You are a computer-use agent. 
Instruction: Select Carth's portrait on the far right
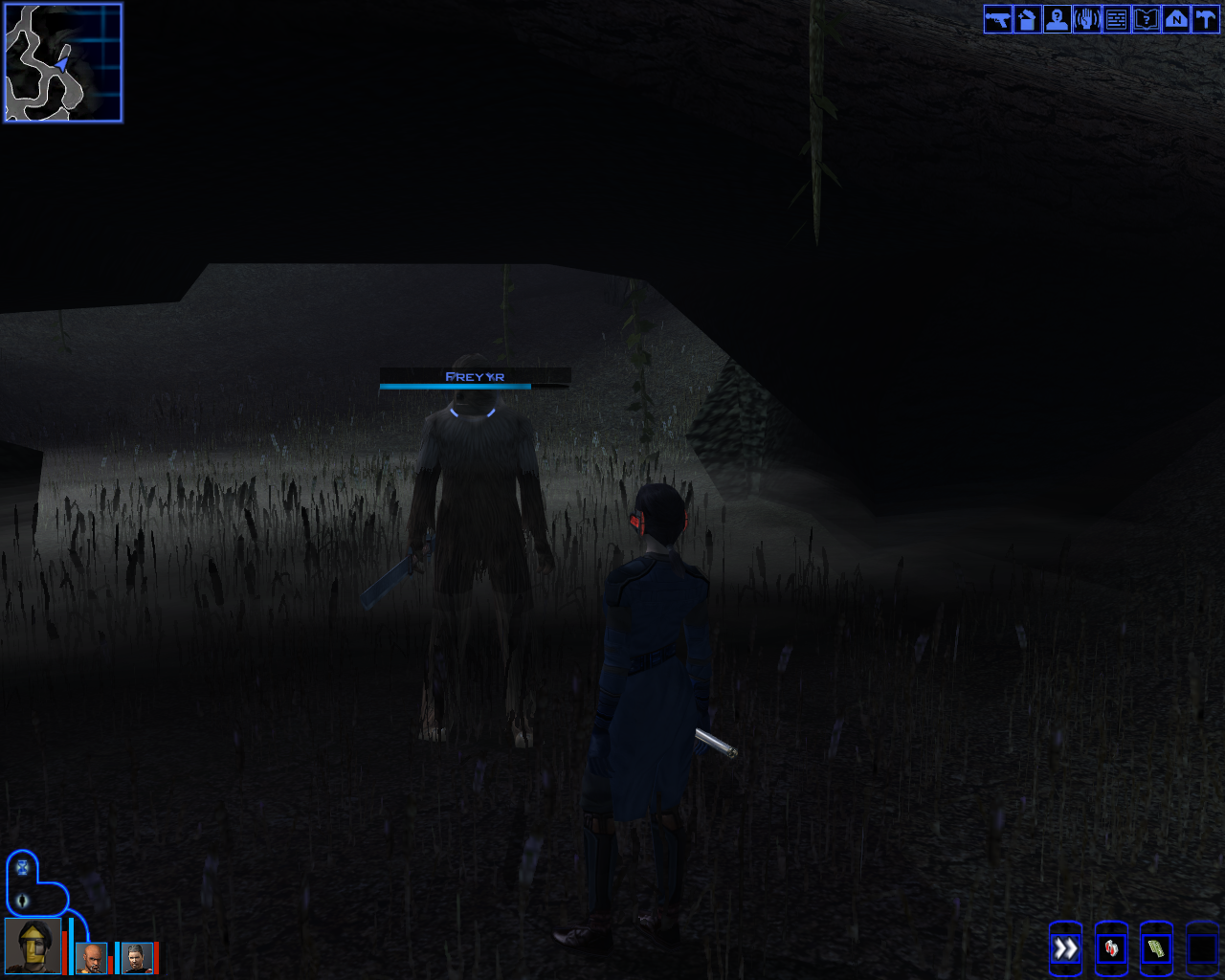pos(137,957)
